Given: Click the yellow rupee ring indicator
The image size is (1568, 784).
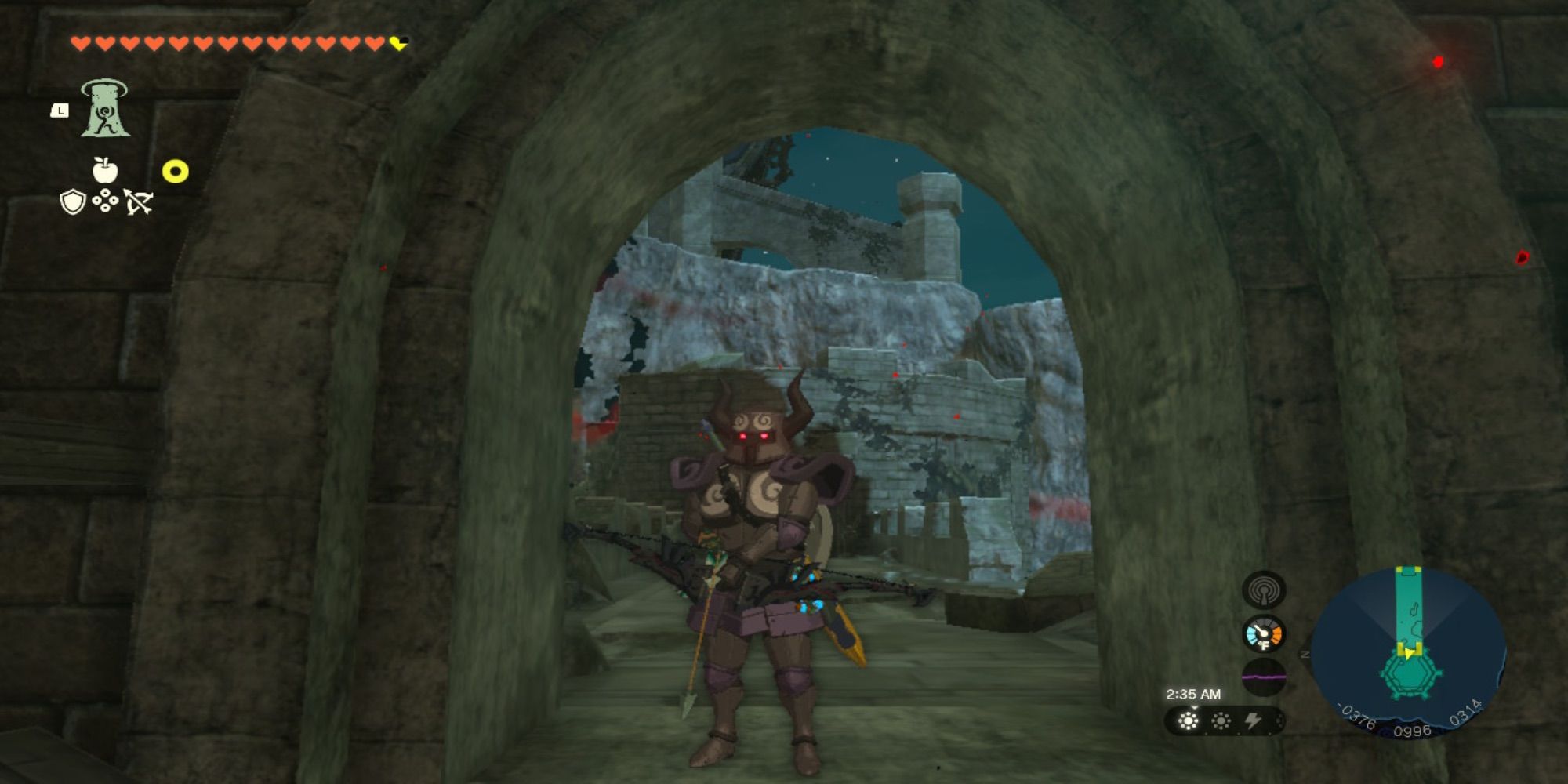Looking at the screenshot, I should [x=173, y=169].
